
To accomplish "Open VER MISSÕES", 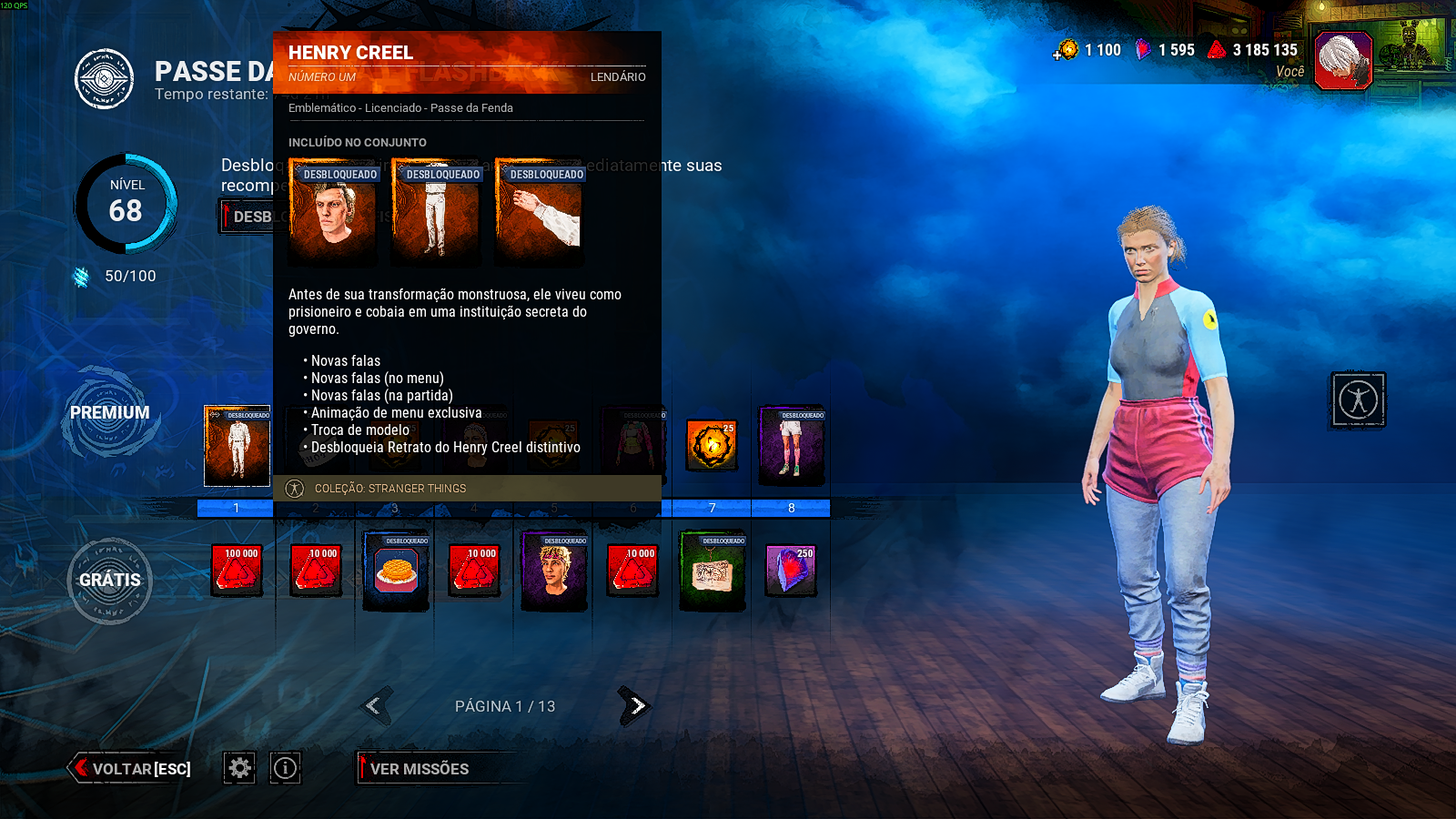I will pyautogui.click(x=420, y=769).
